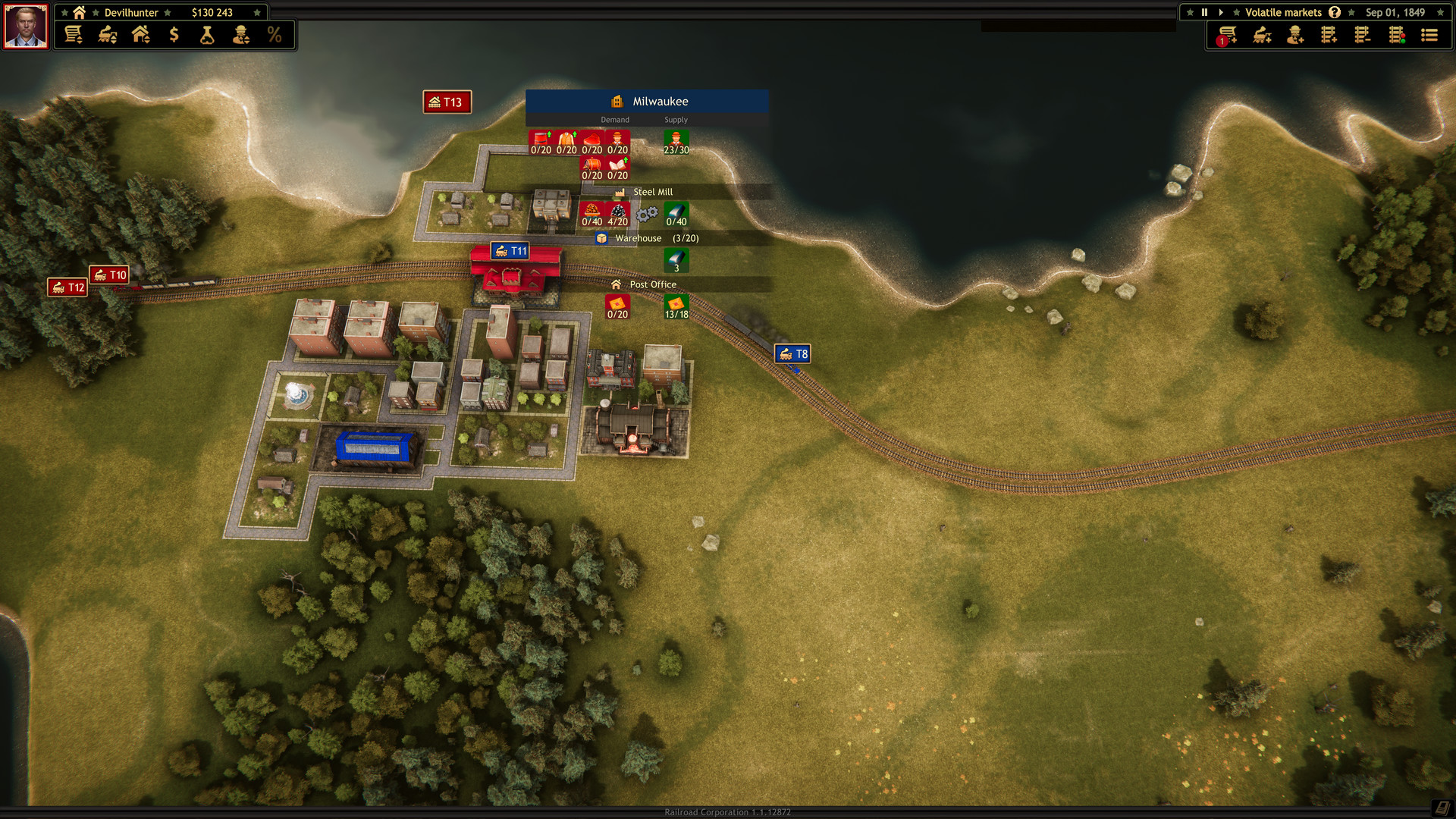Pause the game with the pause button
This screenshot has height=819, width=1456.
point(1205,12)
